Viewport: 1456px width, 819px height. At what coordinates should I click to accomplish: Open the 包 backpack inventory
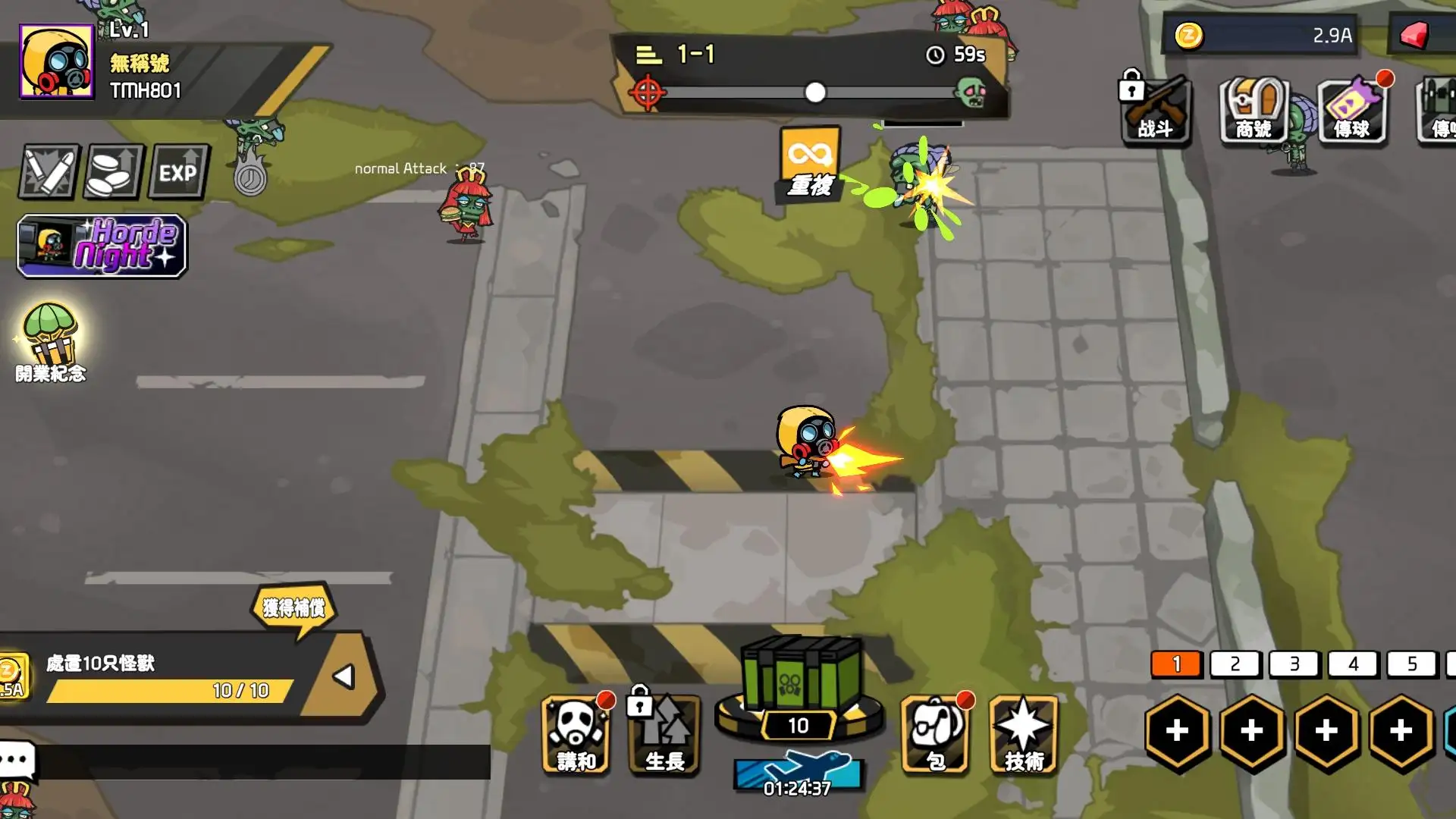pyautogui.click(x=936, y=734)
